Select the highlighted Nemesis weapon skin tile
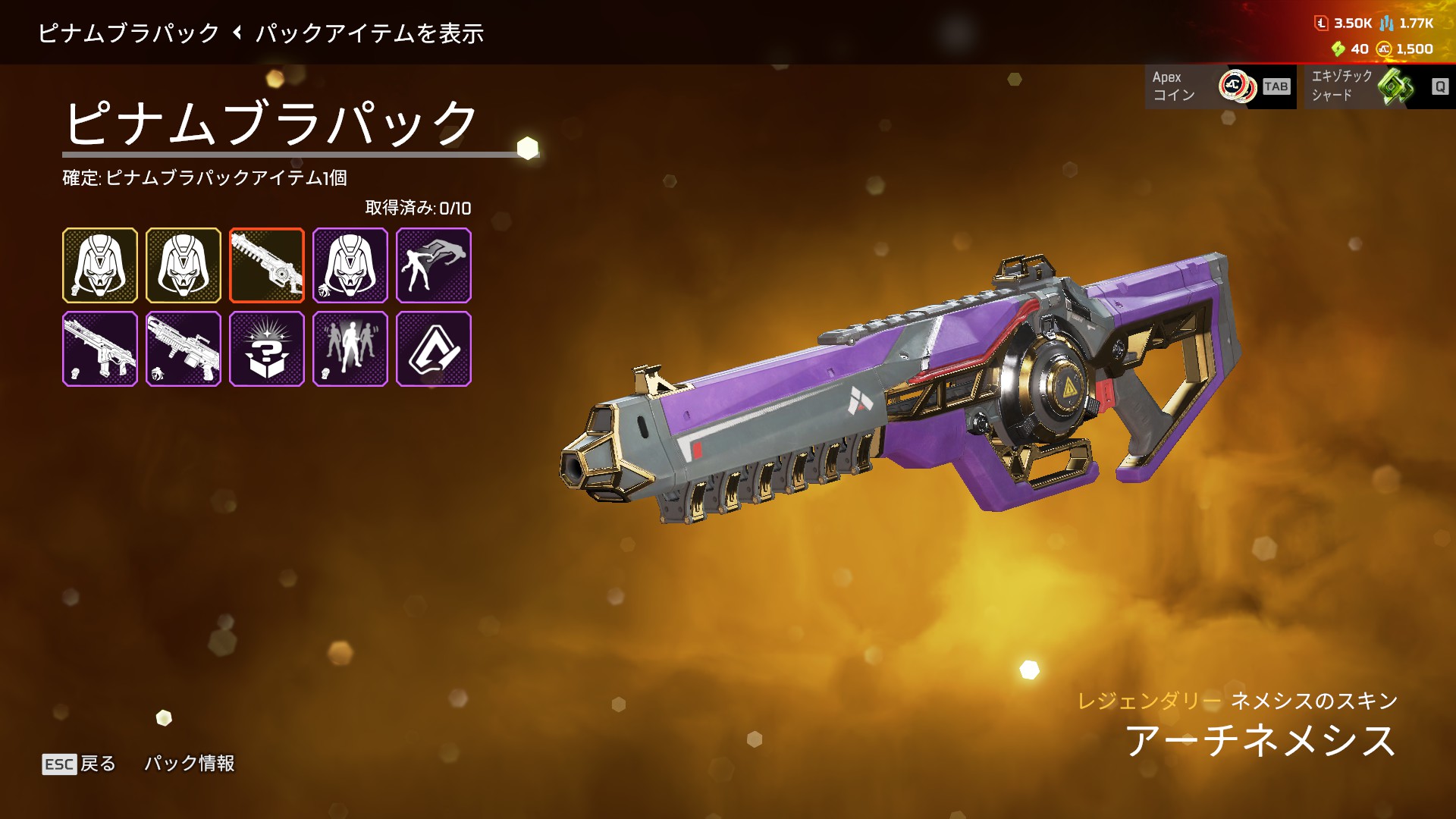 (267, 265)
